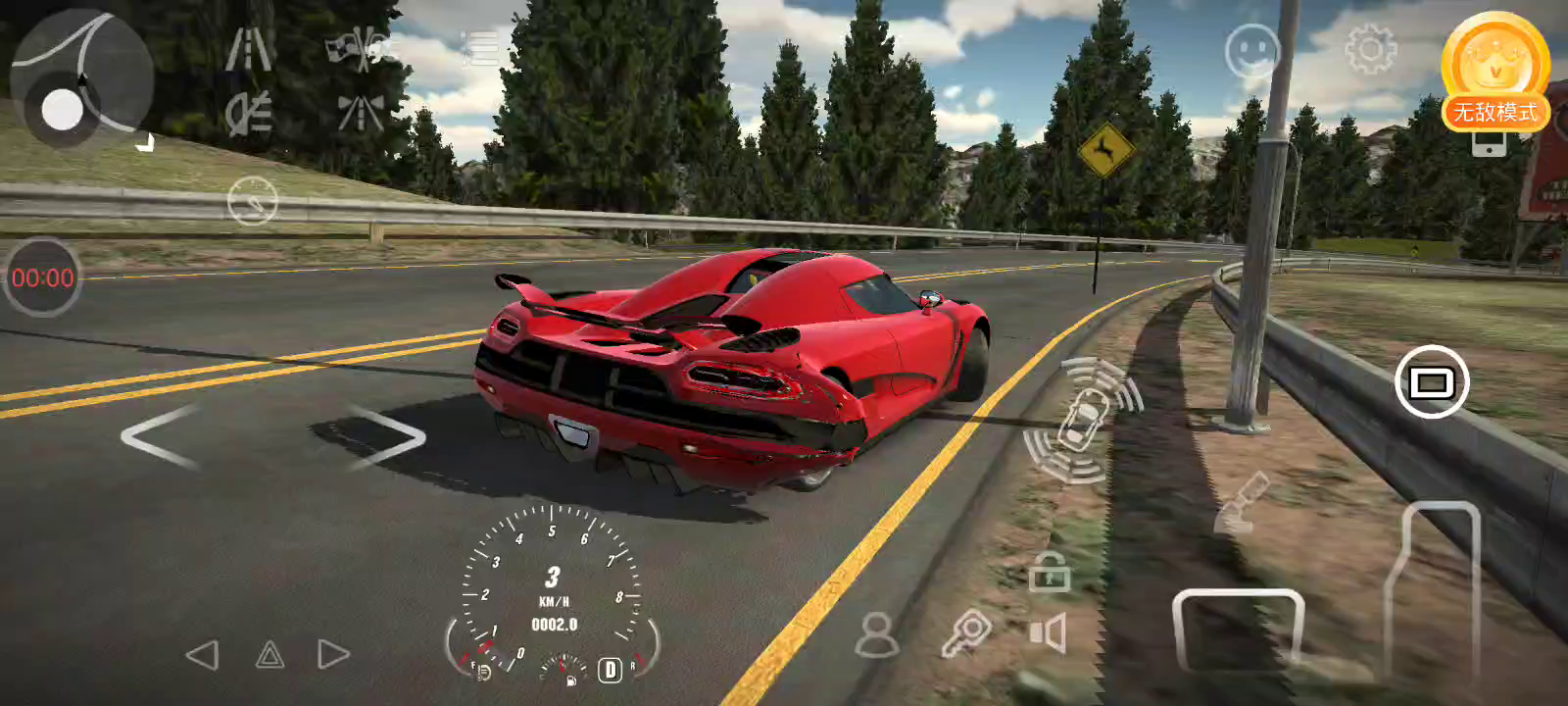This screenshot has height=706, width=1568.
Task: Turn on the hazard triangle lights
Action: [269, 655]
